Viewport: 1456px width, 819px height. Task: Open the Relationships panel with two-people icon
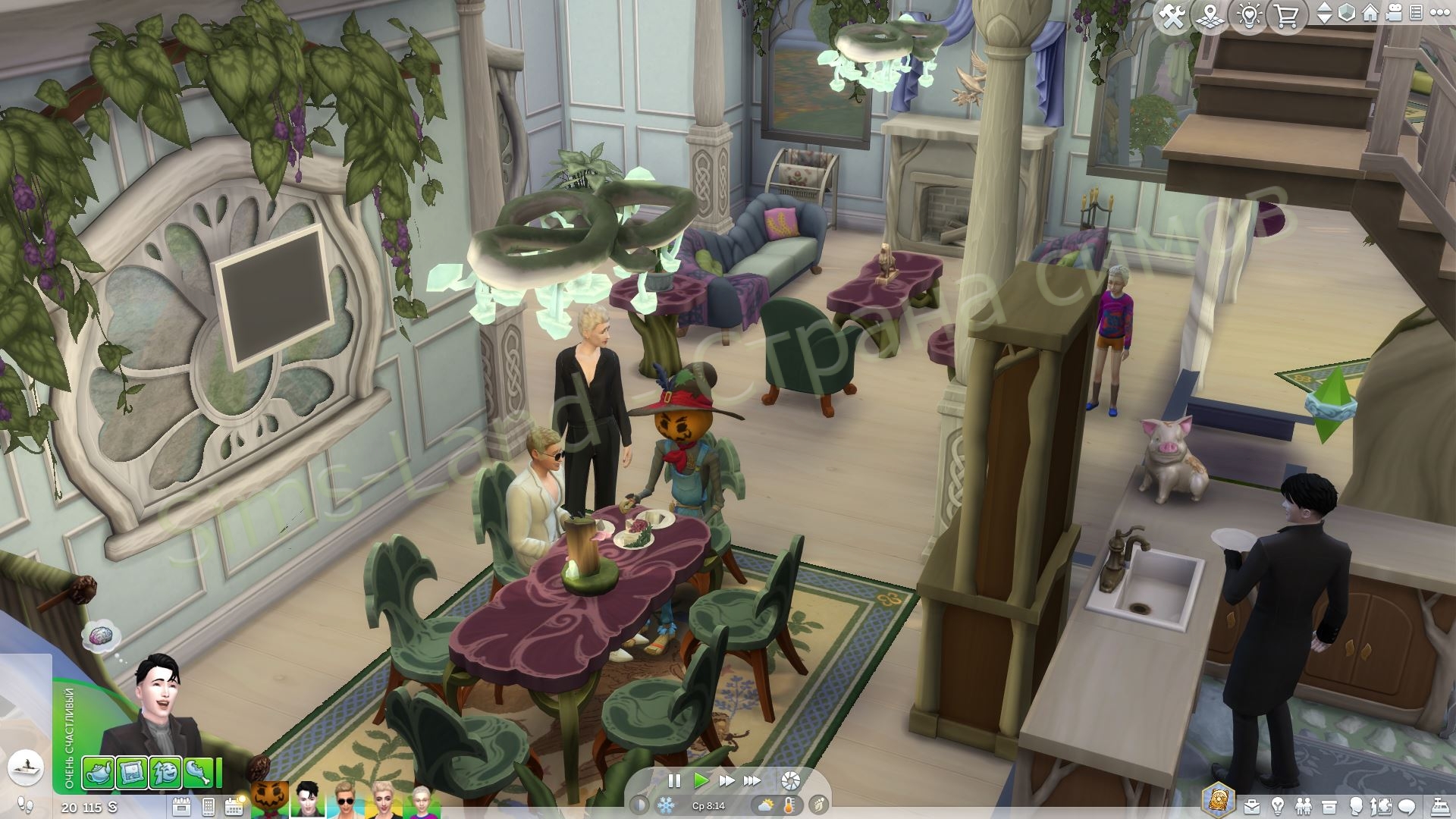pyautogui.click(x=1304, y=805)
